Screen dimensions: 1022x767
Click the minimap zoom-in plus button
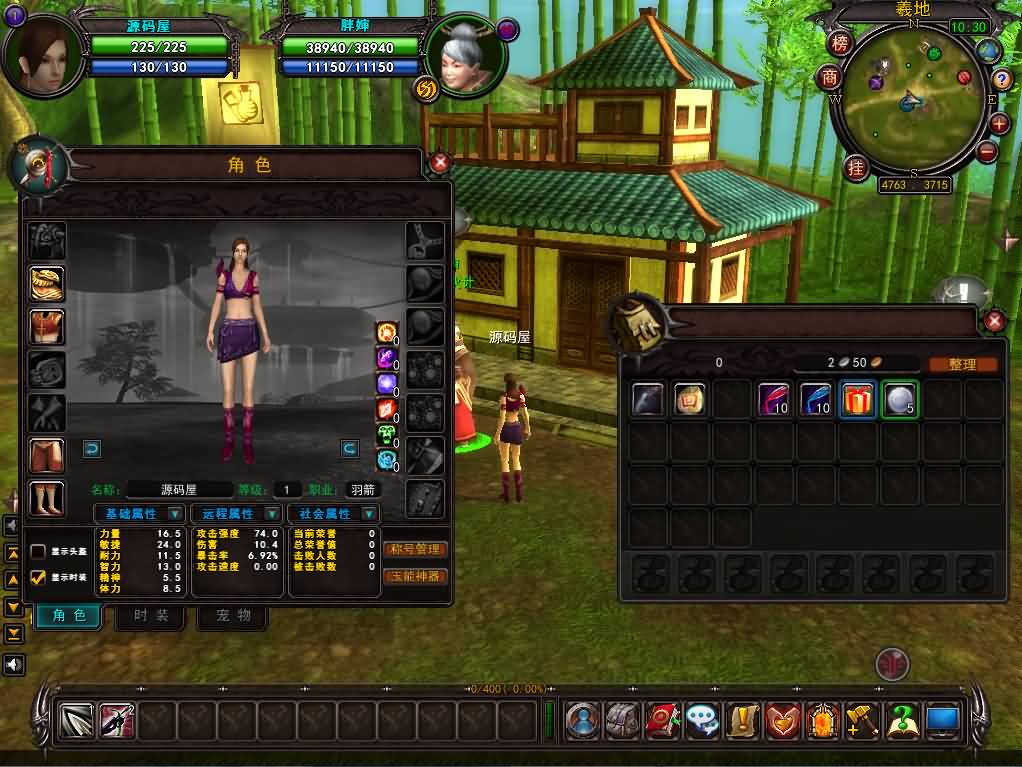(x=999, y=124)
